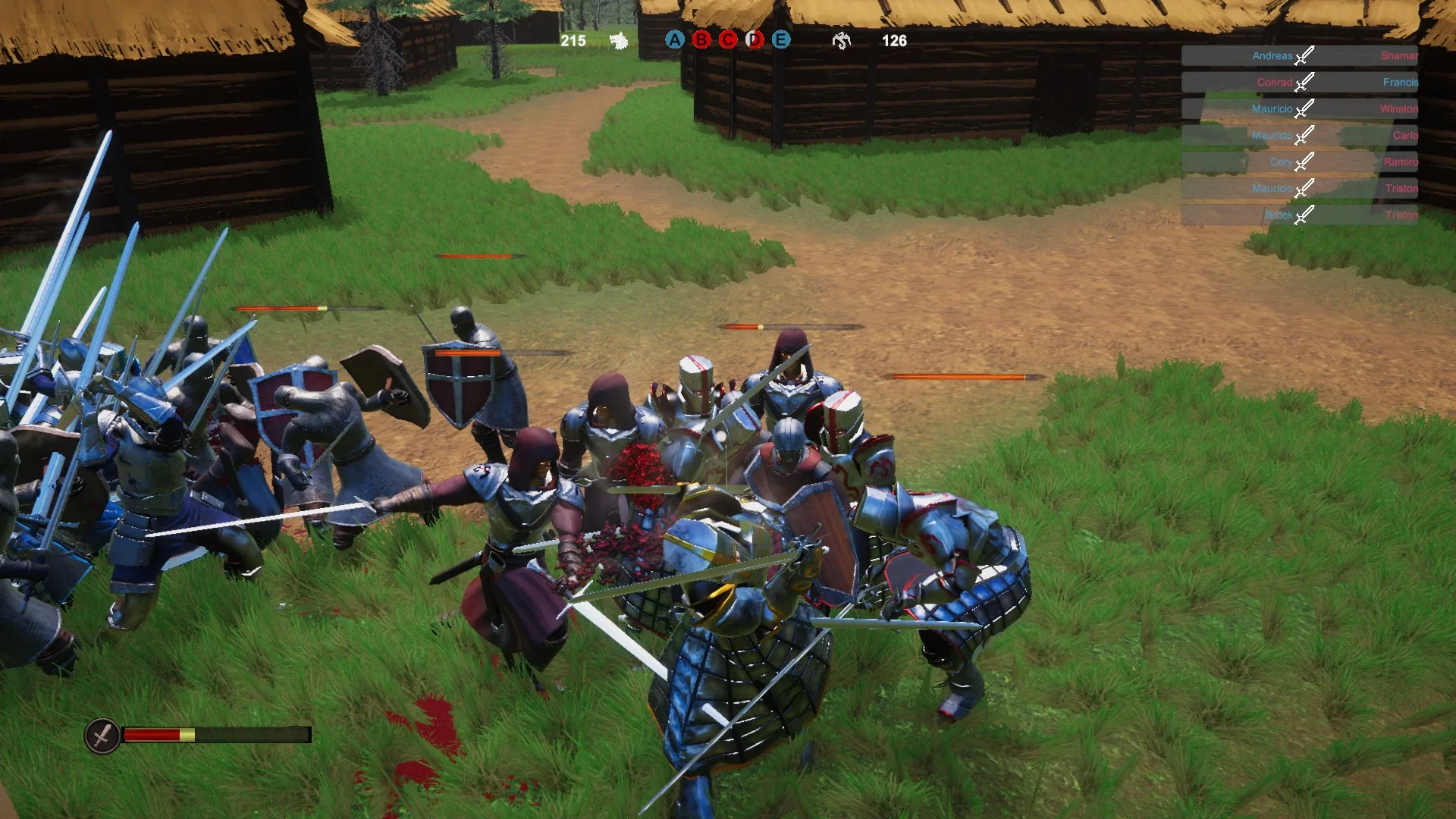
Task: Click the name Francis in the kill feed
Action: tap(1402, 82)
